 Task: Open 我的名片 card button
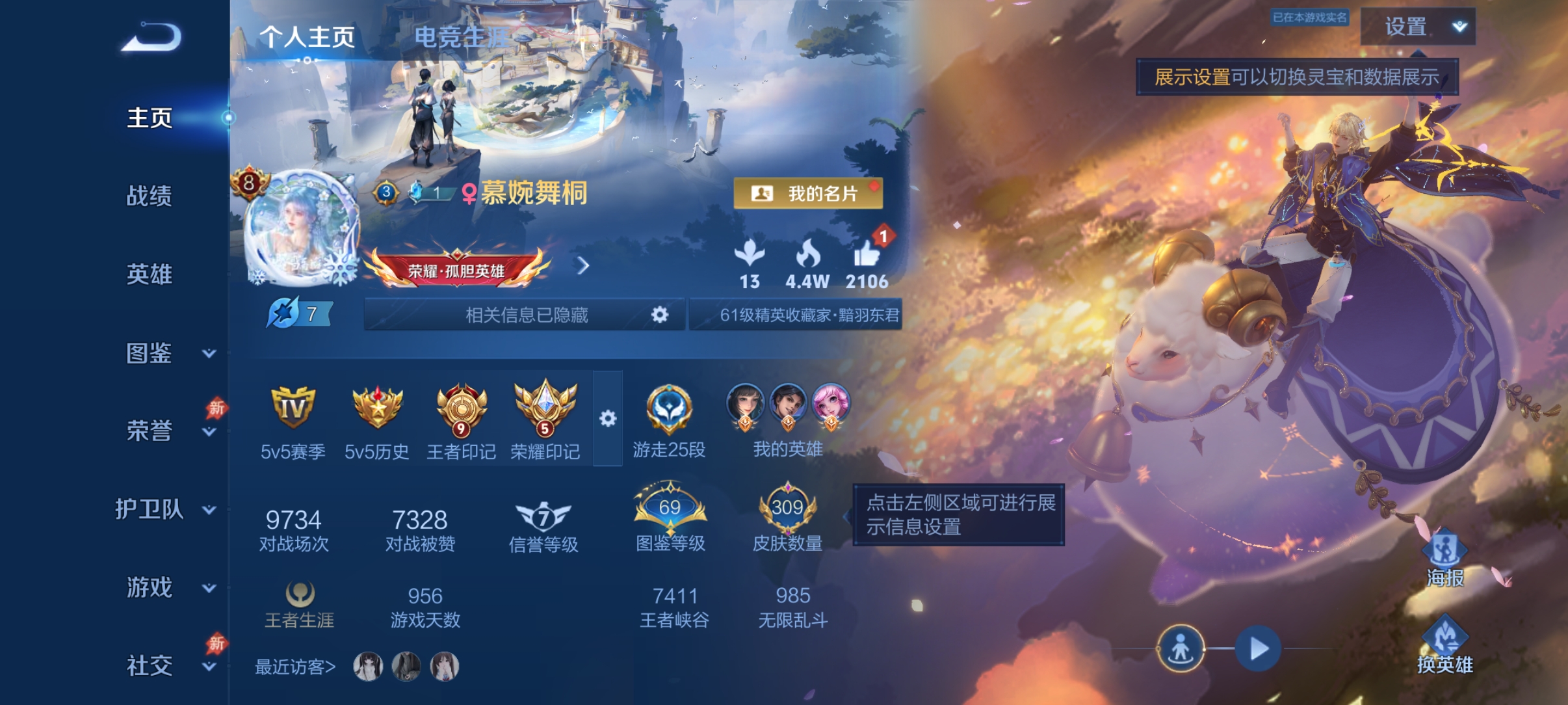809,192
